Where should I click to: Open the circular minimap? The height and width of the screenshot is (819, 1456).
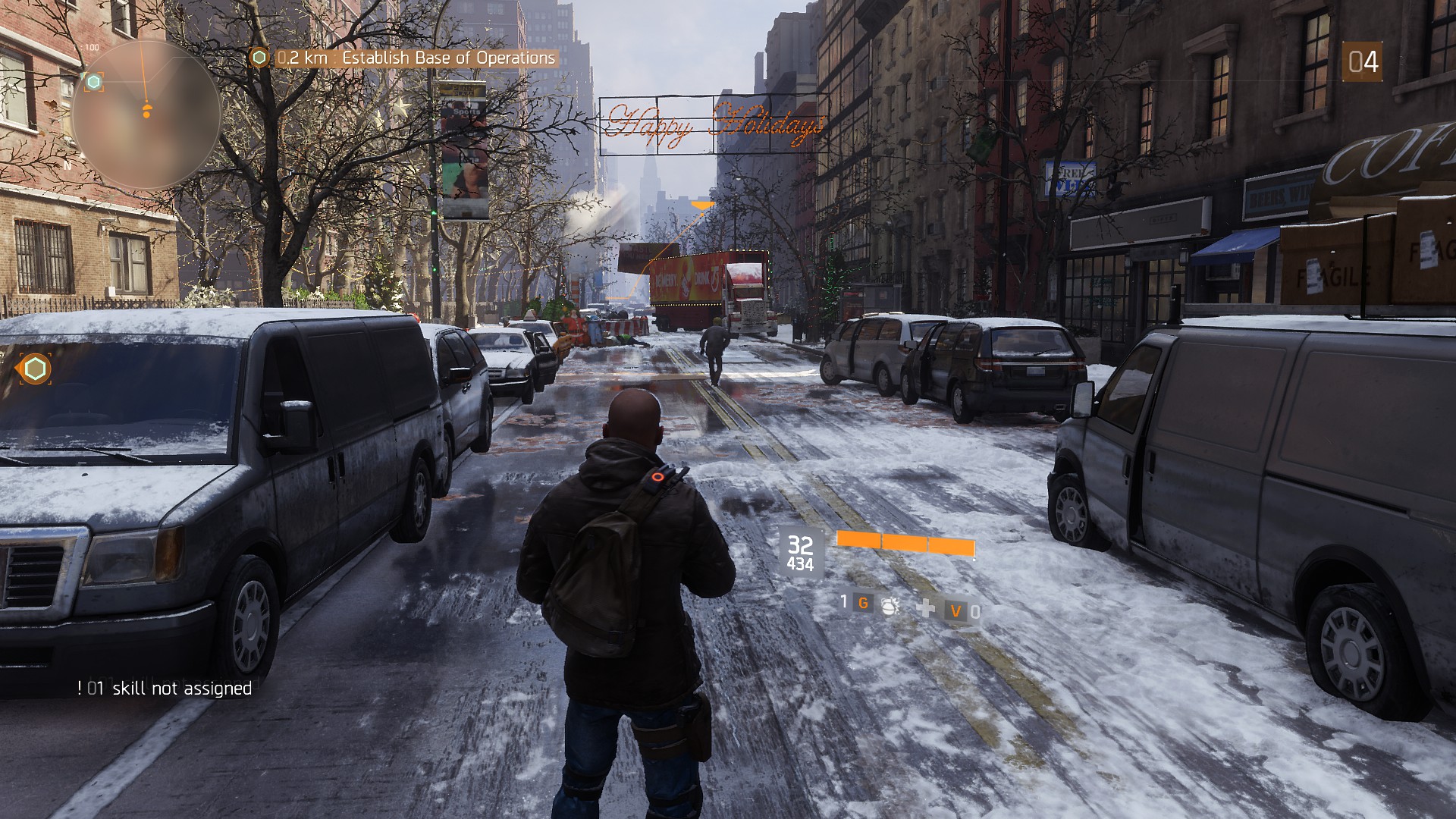[x=146, y=115]
